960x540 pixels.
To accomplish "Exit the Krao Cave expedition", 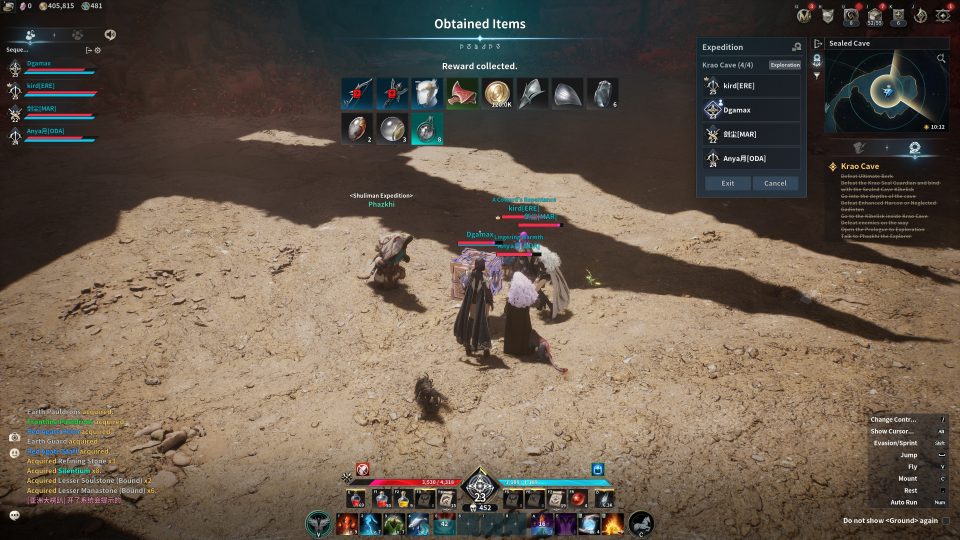I will pyautogui.click(x=727, y=183).
